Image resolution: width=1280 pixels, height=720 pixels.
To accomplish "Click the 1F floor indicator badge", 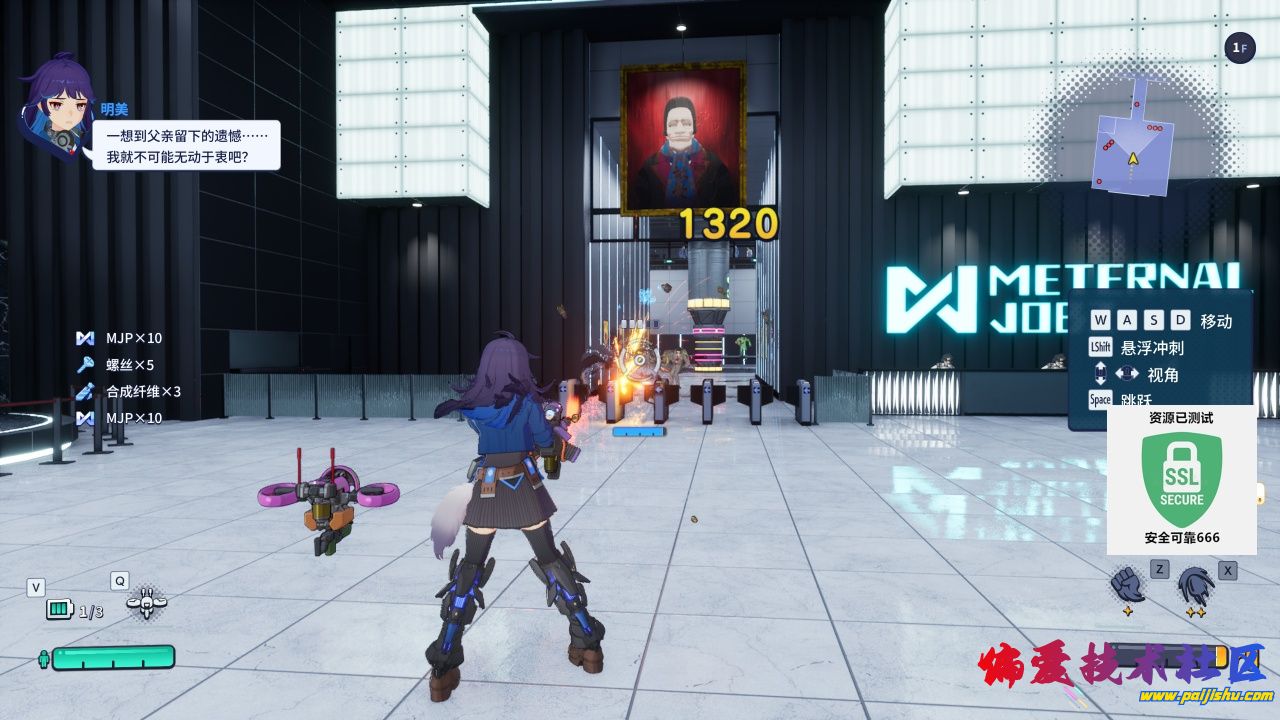I will (1240, 47).
